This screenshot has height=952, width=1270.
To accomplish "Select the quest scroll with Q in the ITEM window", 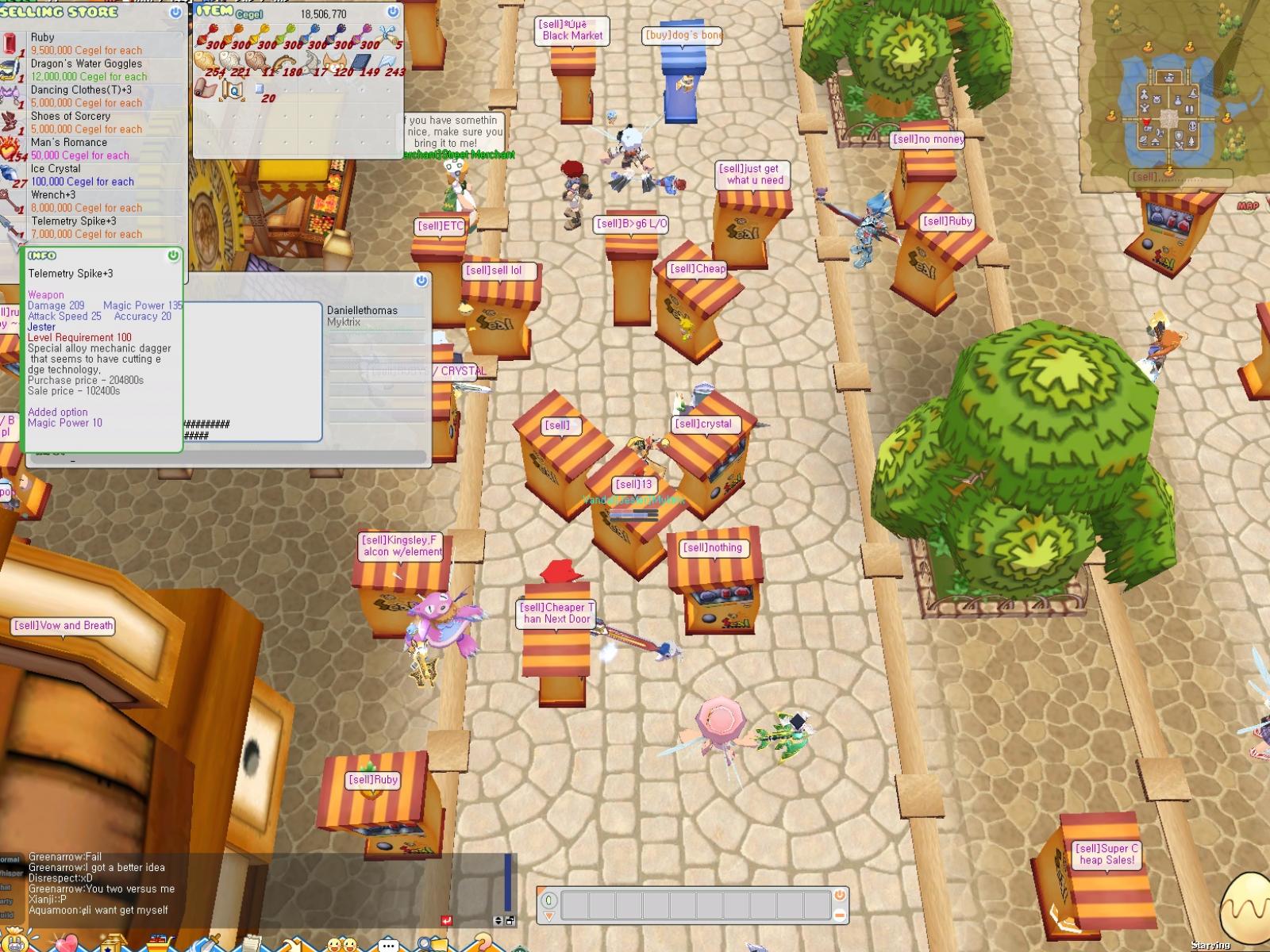I will point(233,90).
